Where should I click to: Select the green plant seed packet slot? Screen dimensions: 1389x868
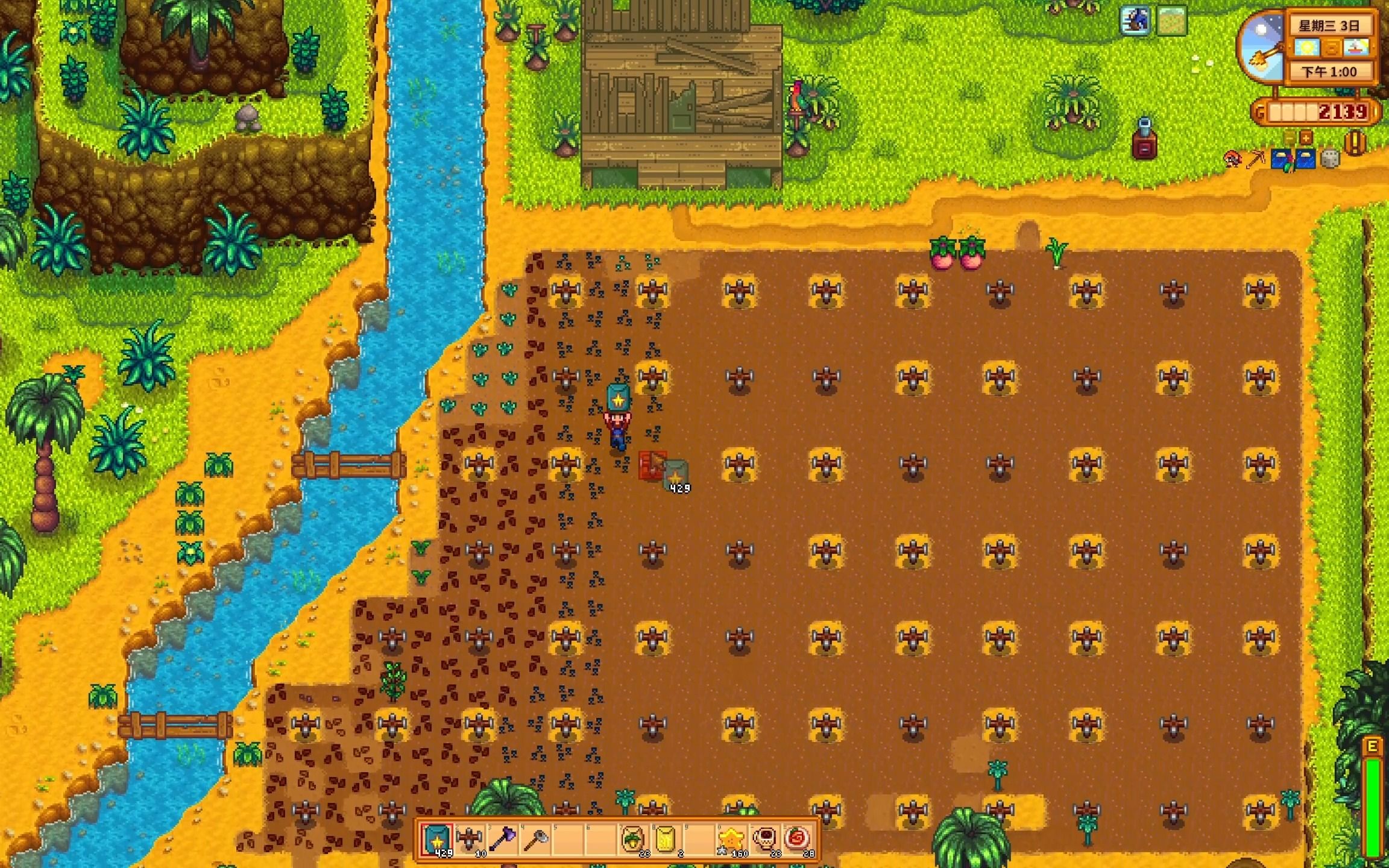[x=632, y=838]
